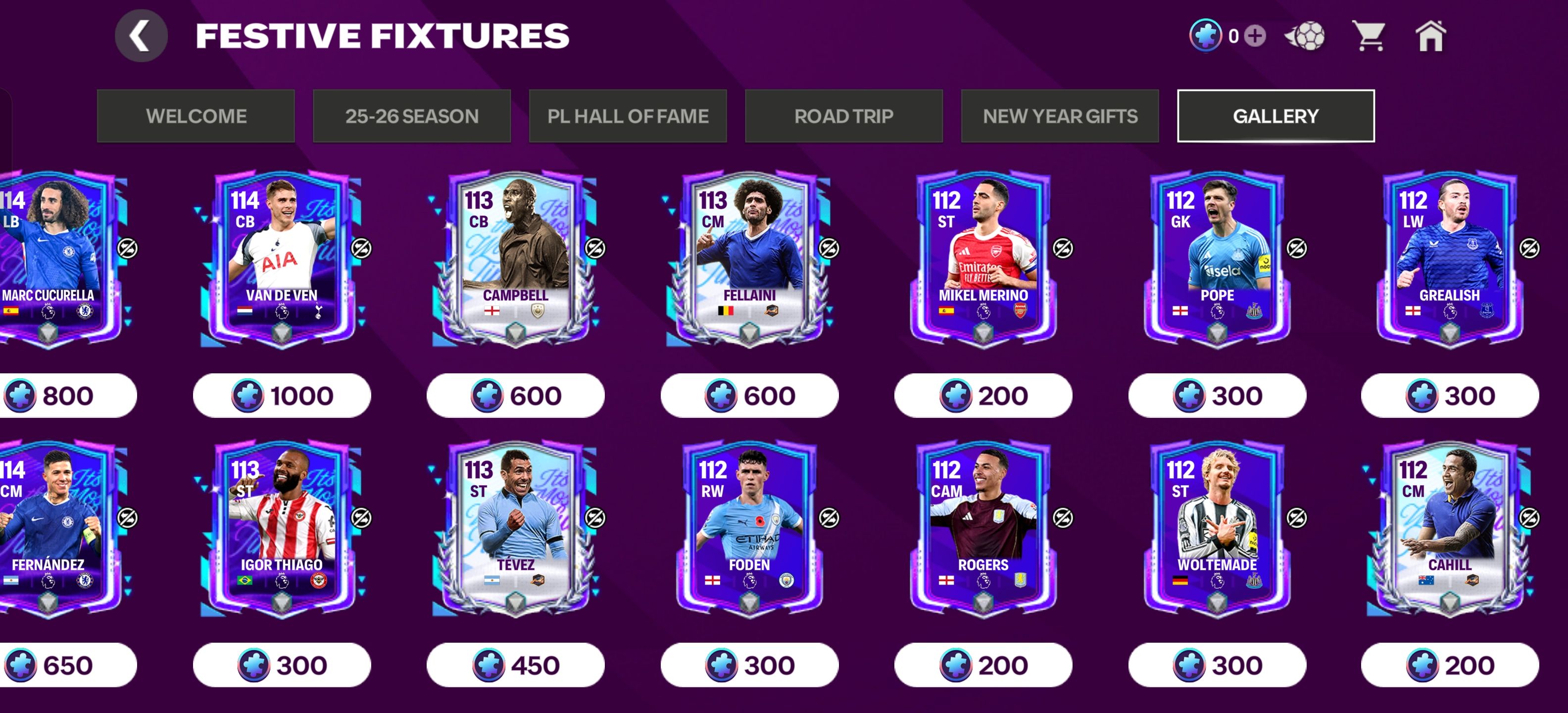The width and height of the screenshot is (1568, 713).
Task: Open the 25-26 Season tab
Action: click(411, 116)
